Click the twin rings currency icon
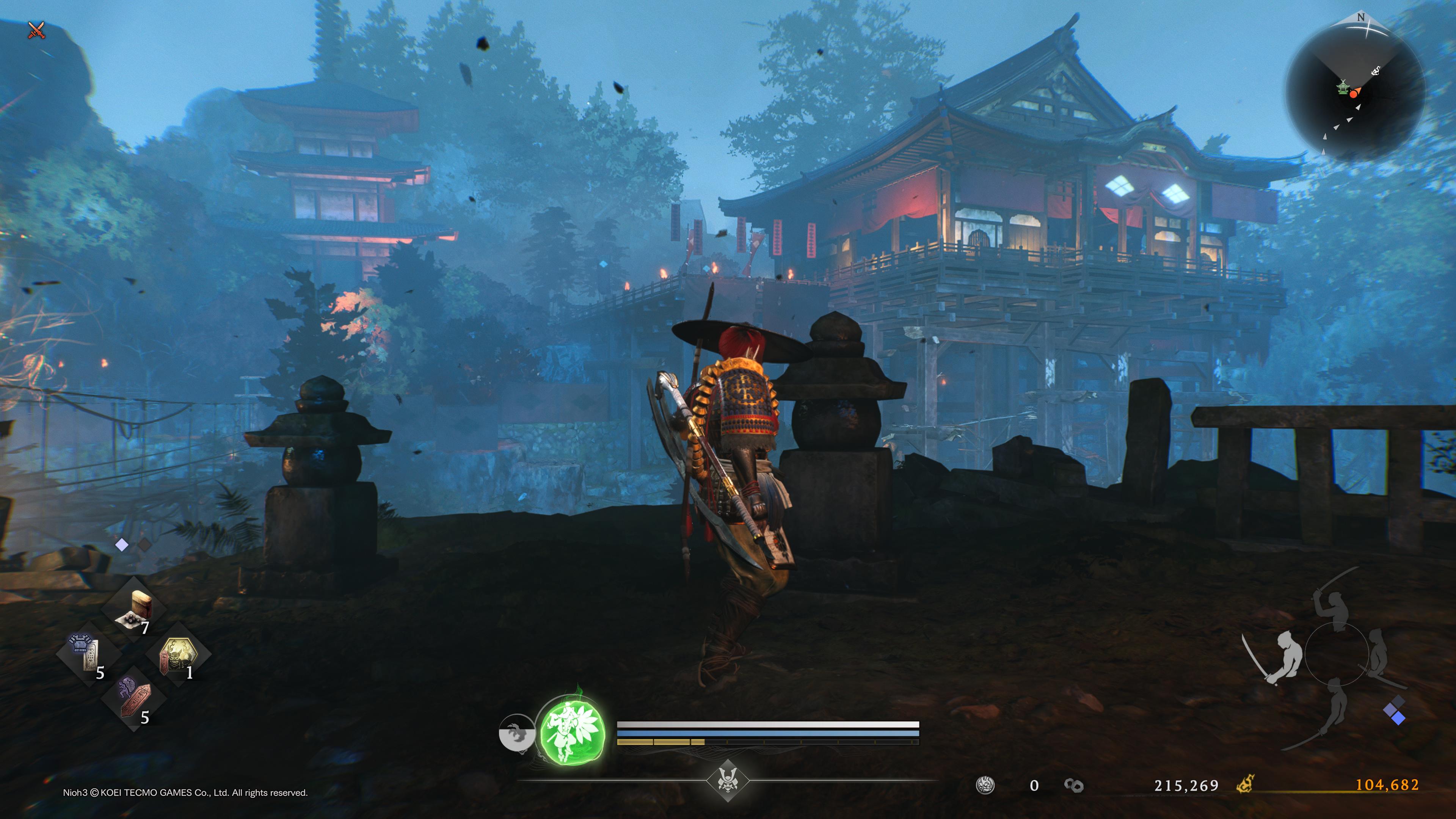 pos(1073,785)
